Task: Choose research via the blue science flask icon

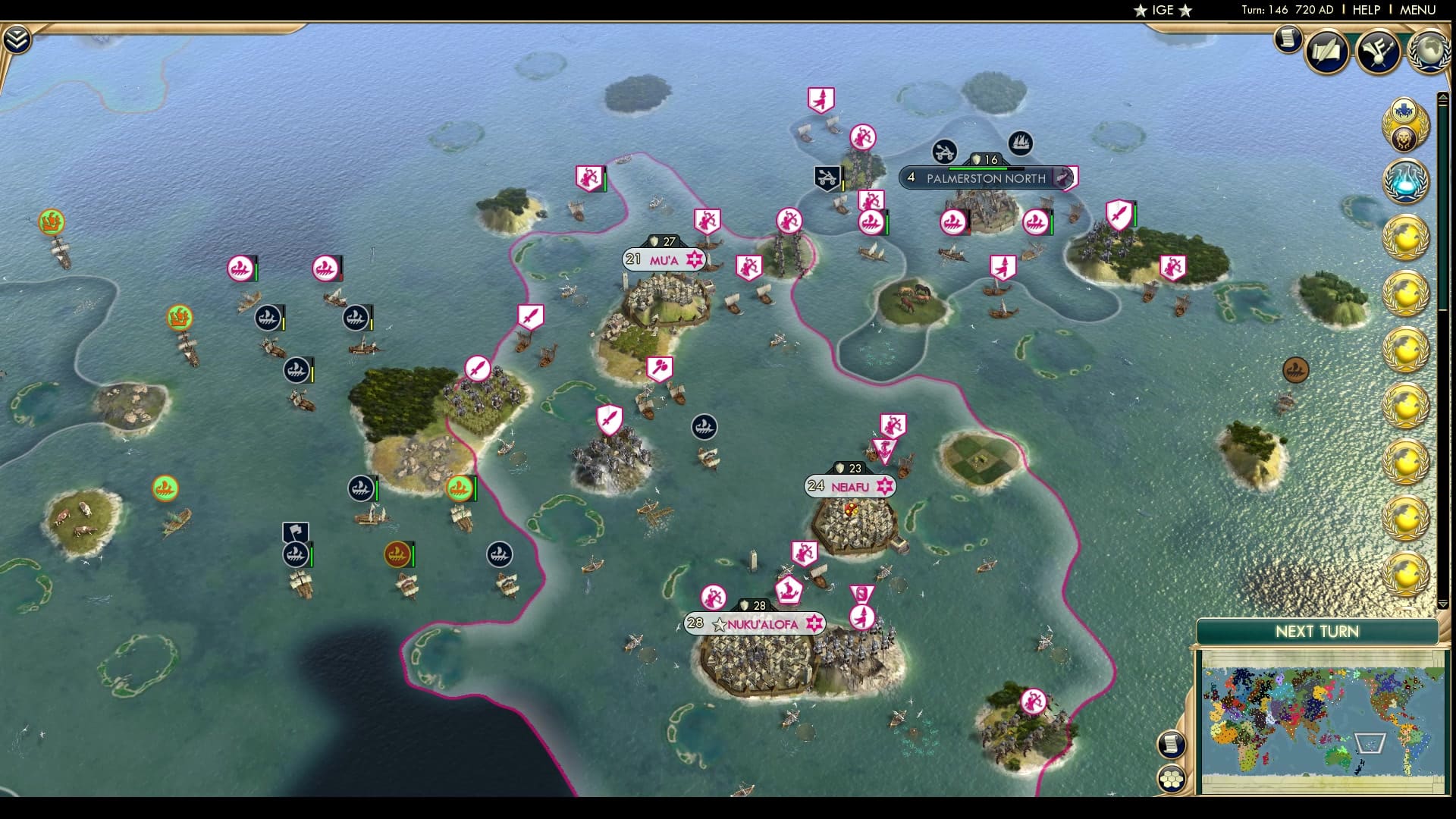Action: tap(1407, 180)
